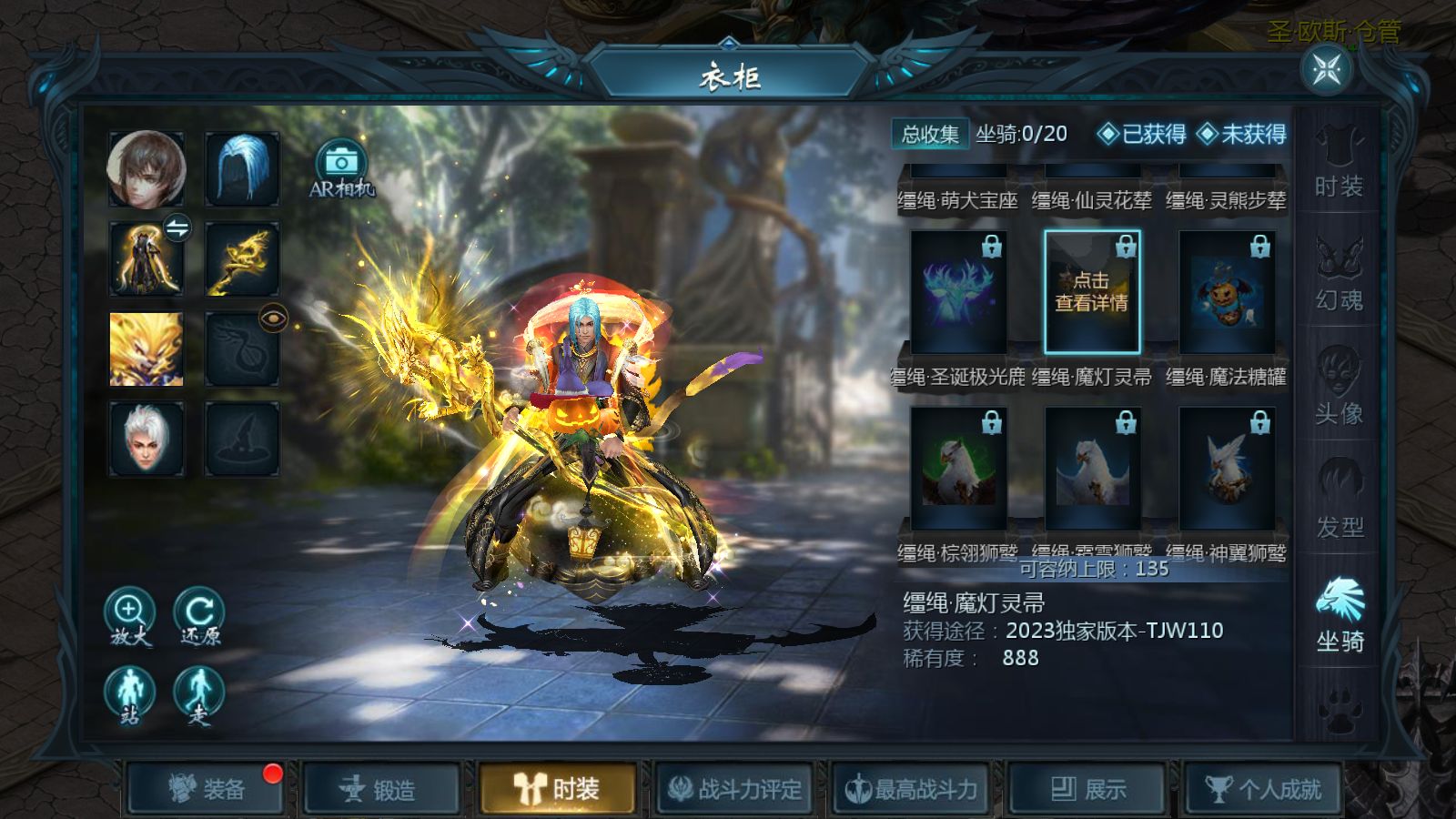Open 战斗力评定 combat rating tab
Screen dimensions: 1456x819
tap(733, 789)
